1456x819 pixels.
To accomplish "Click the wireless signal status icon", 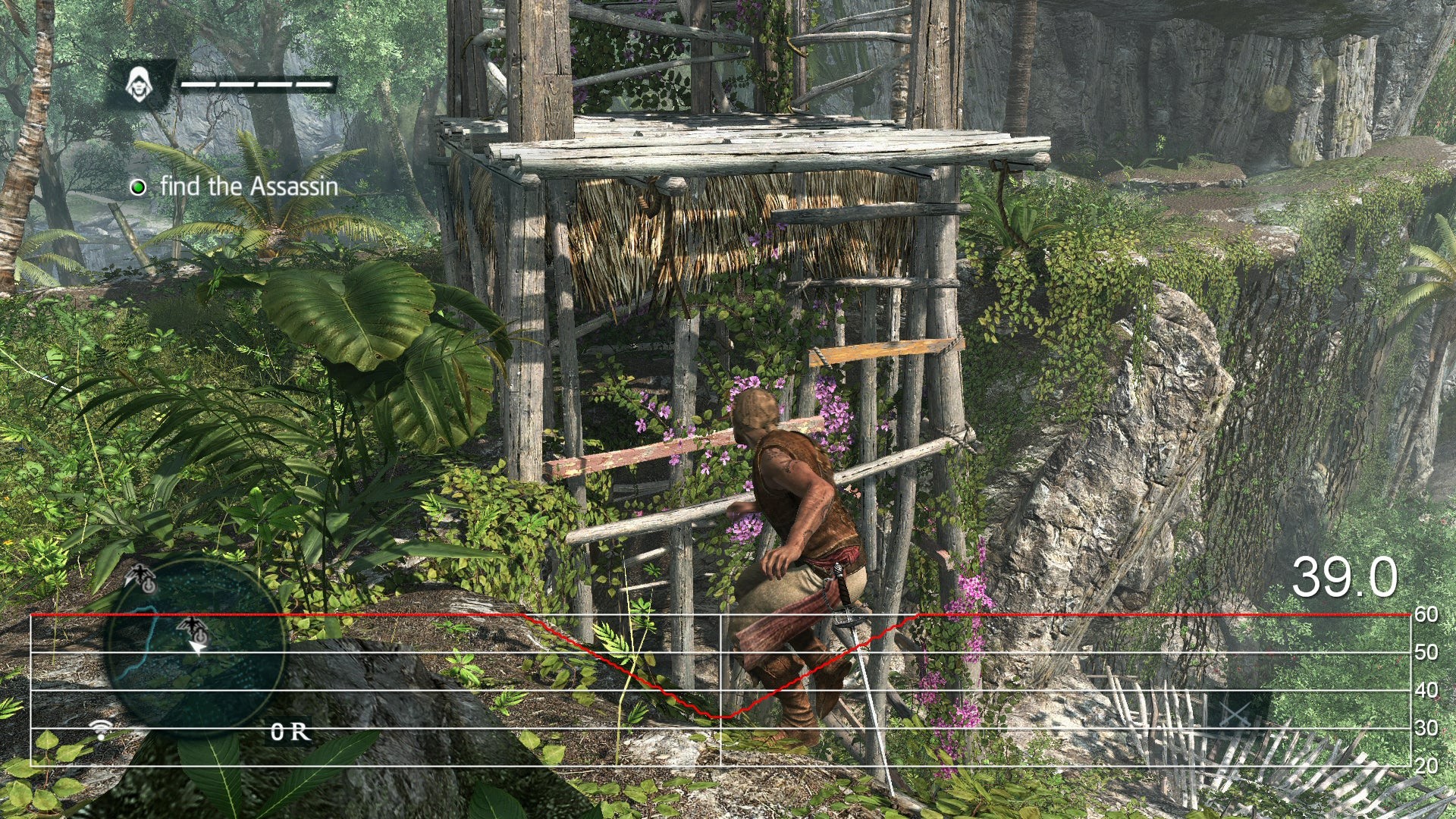I will tap(100, 730).
